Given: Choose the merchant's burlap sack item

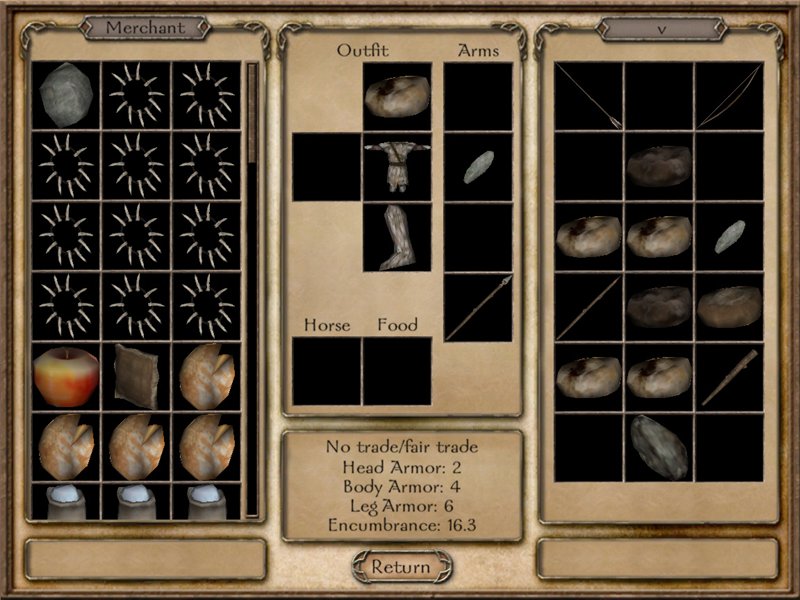Looking at the screenshot, I should point(136,376).
